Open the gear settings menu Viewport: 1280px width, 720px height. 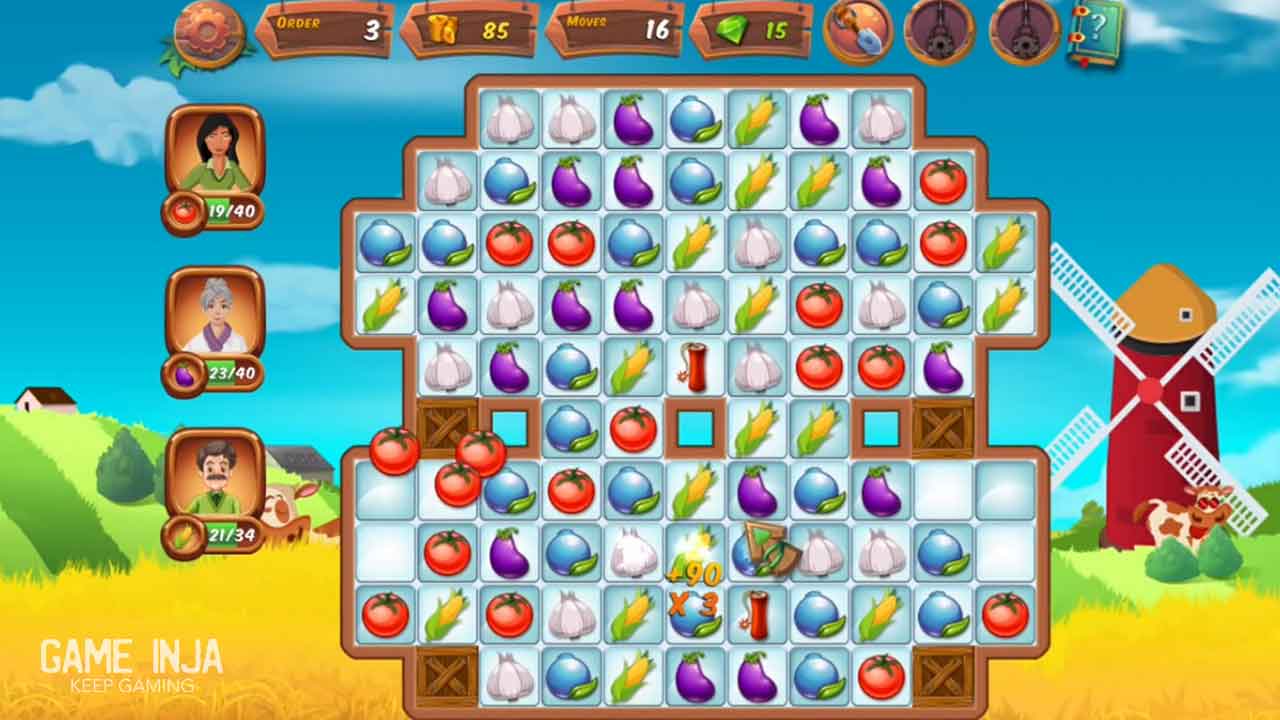tap(208, 33)
